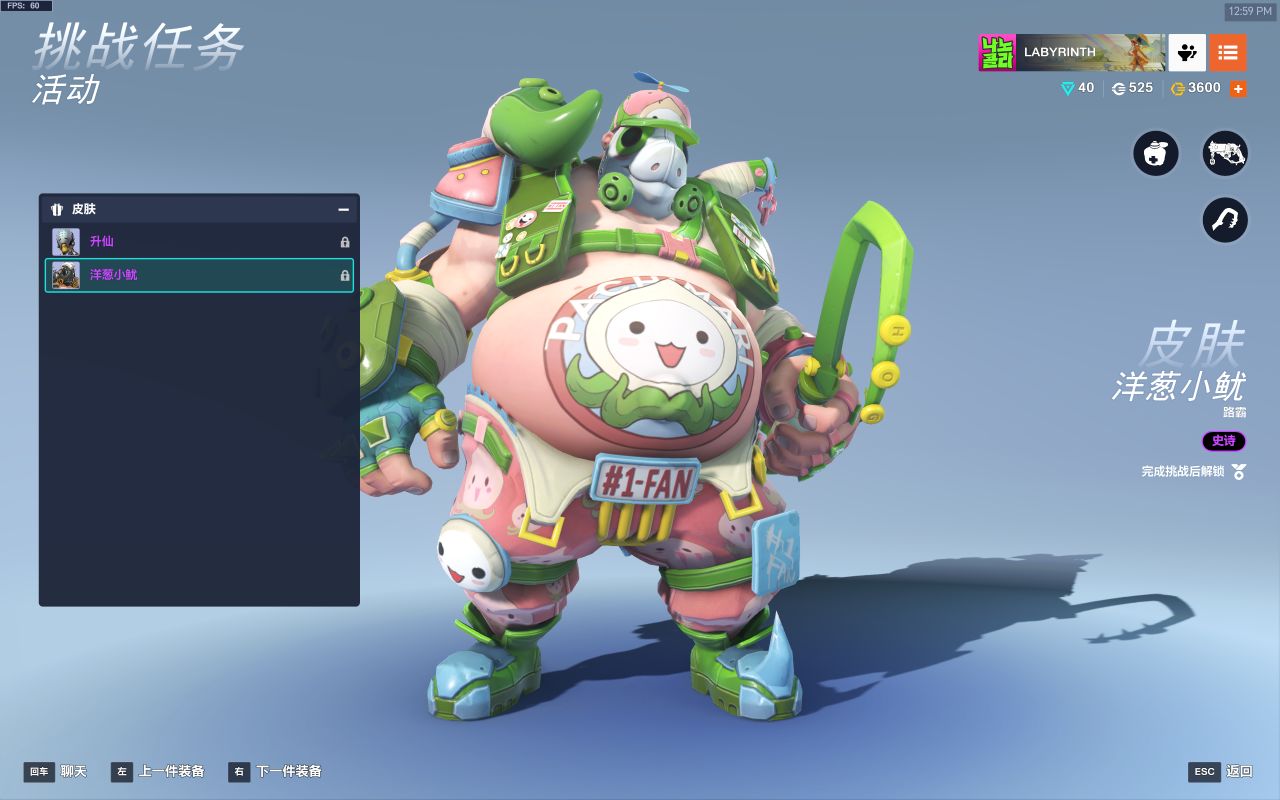Preview the healing canister ability icon
The height and width of the screenshot is (800, 1280).
tap(1156, 155)
